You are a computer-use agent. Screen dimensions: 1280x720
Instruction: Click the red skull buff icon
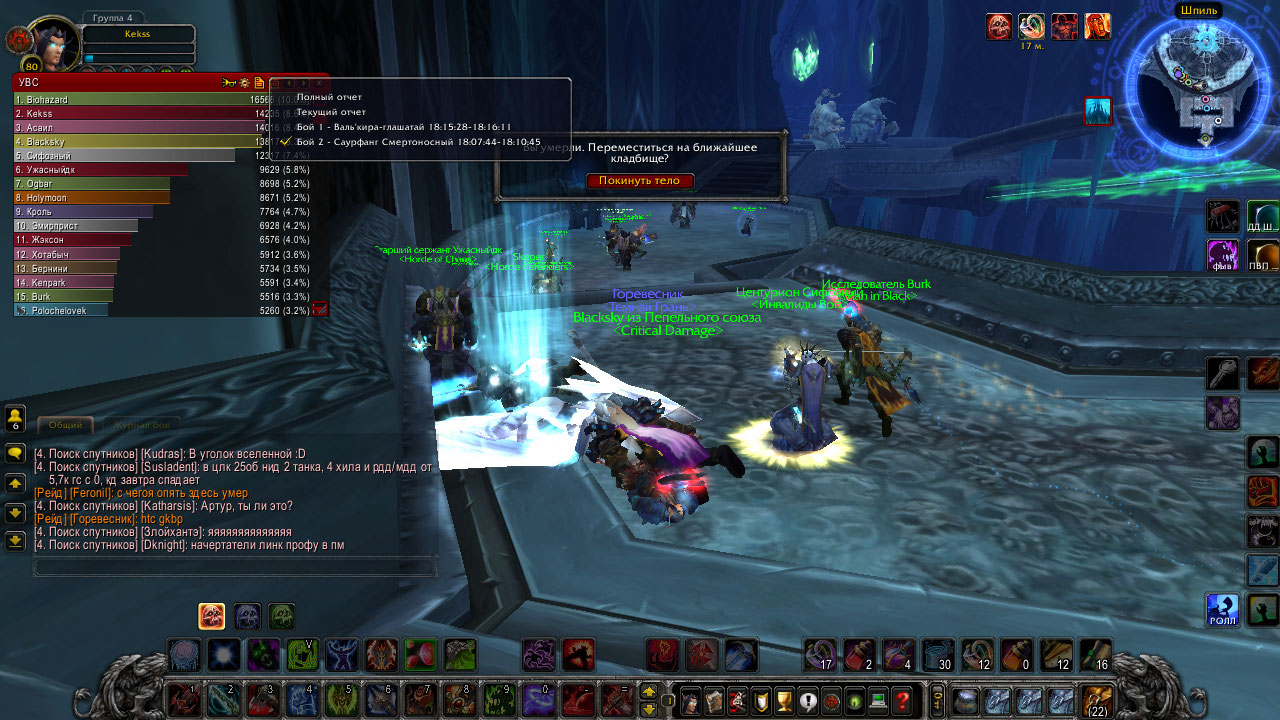pyautogui.click(x=999, y=26)
